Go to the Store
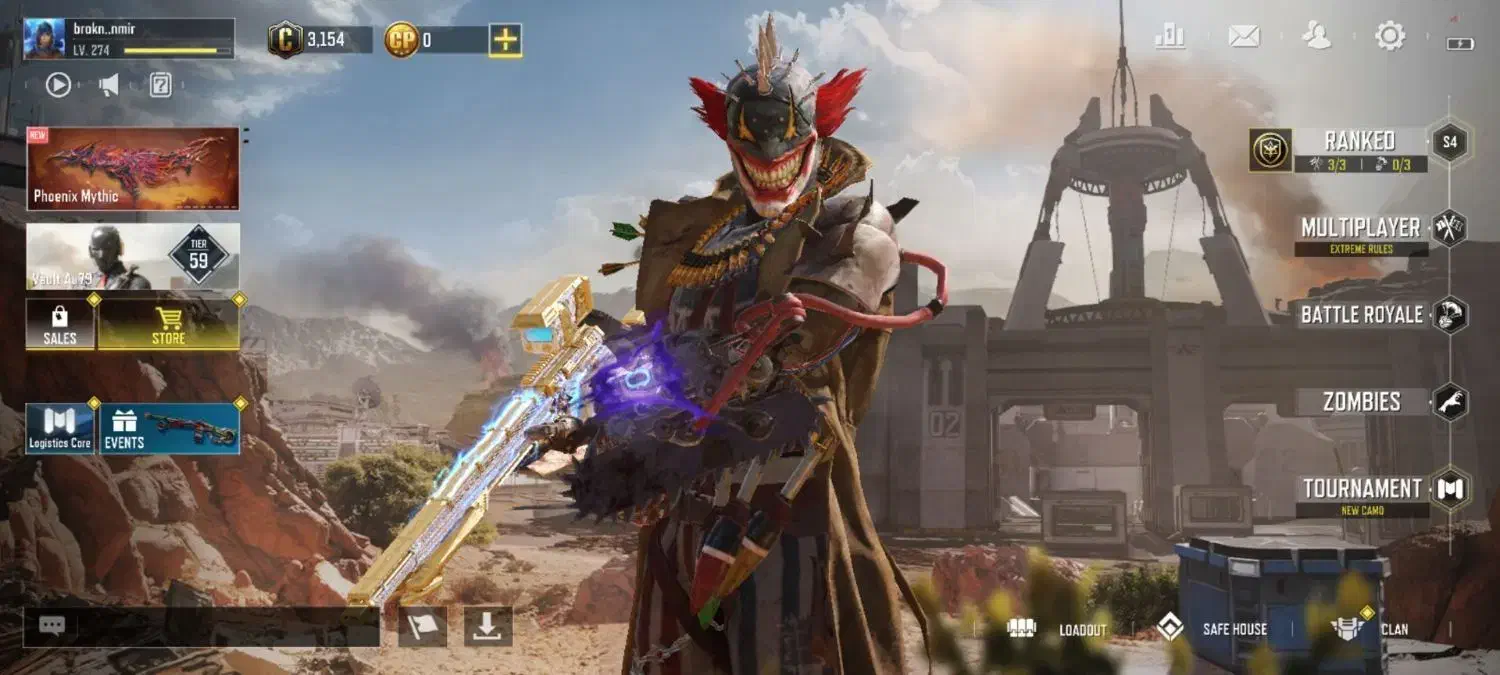The height and width of the screenshot is (675, 1500). pyautogui.click(x=168, y=325)
